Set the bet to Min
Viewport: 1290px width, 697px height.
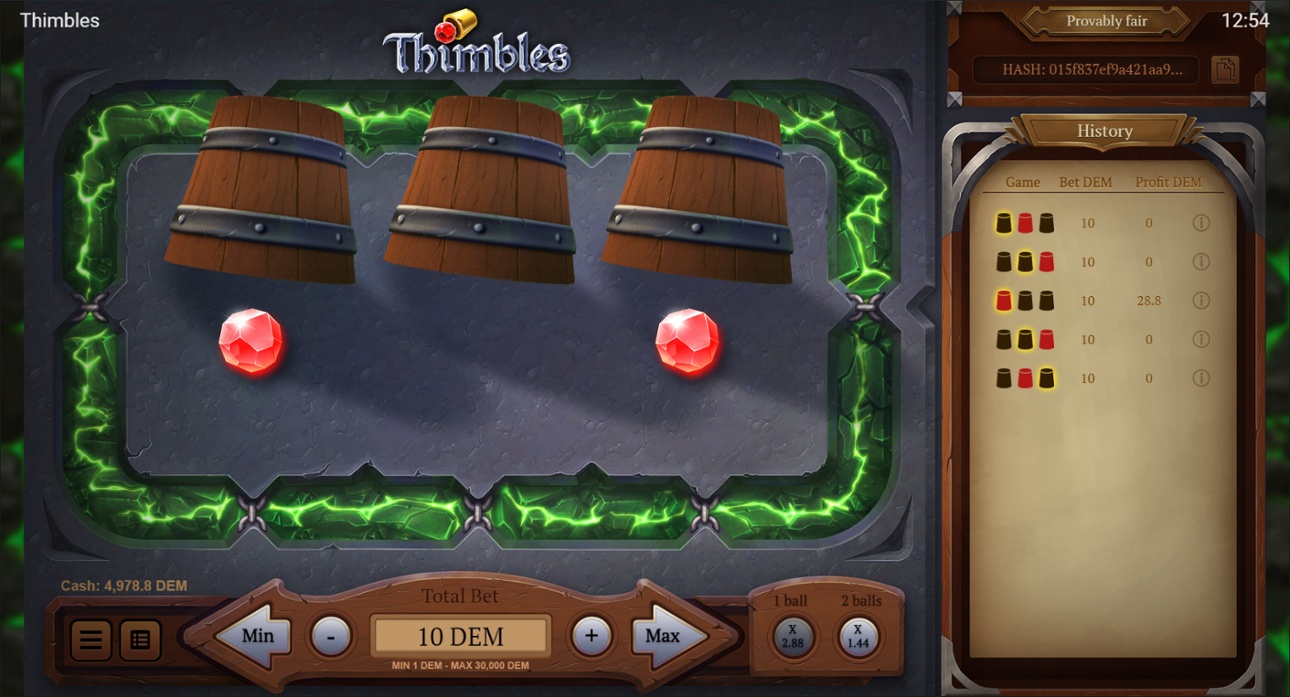tap(254, 636)
